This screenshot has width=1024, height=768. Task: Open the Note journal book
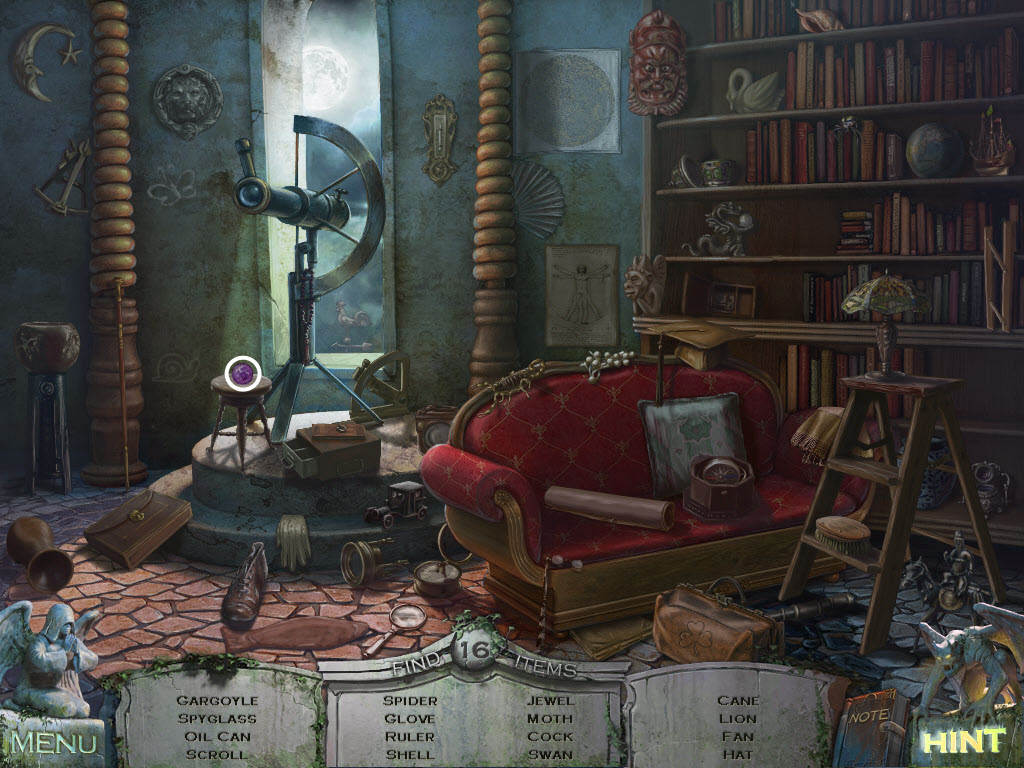pos(872,727)
